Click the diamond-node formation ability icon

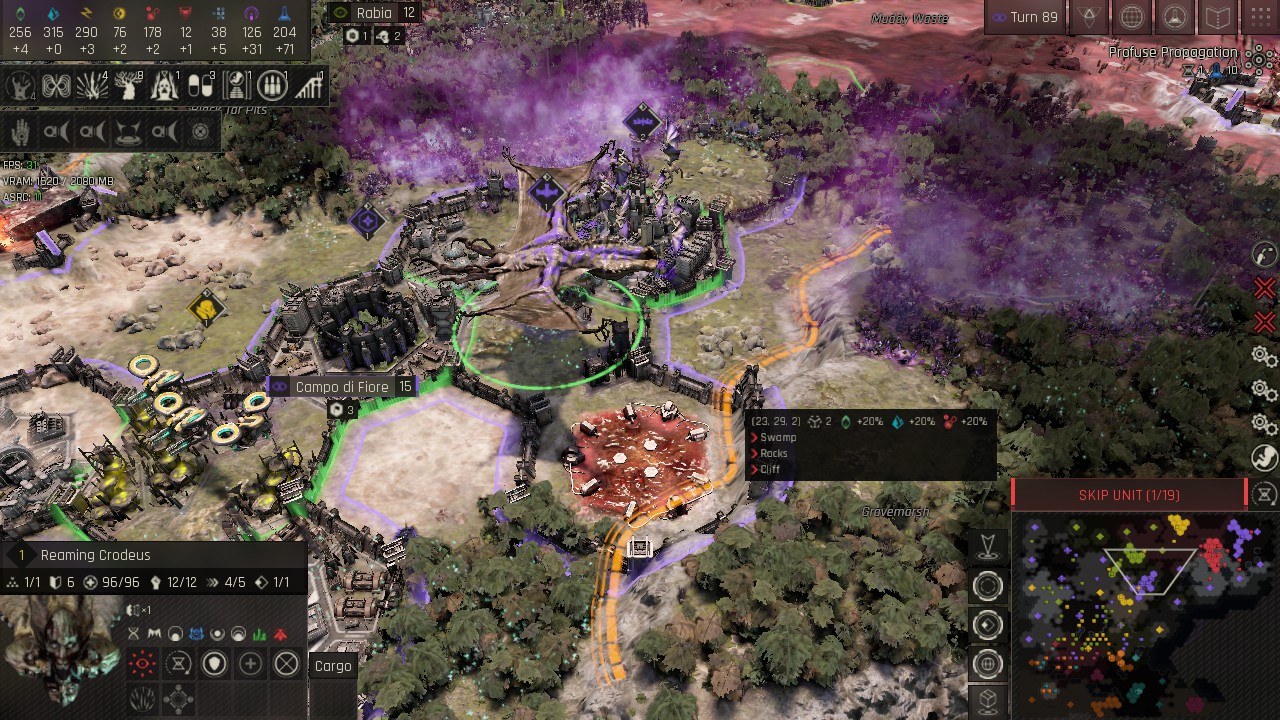178,699
